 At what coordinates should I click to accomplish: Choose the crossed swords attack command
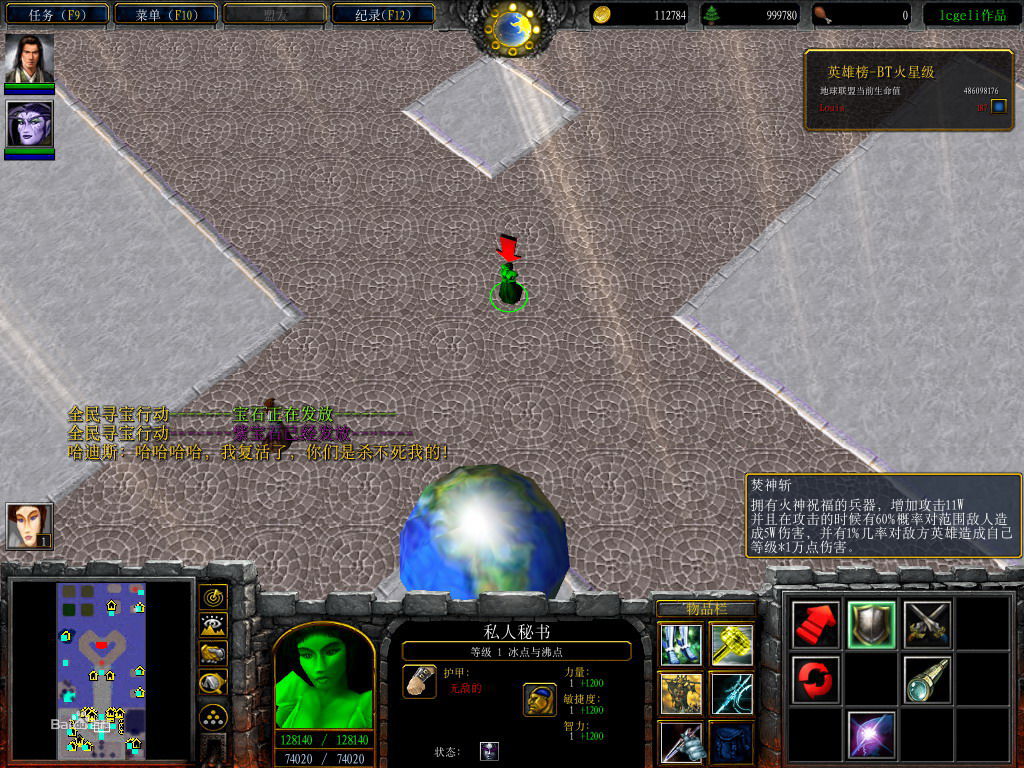tap(925, 625)
